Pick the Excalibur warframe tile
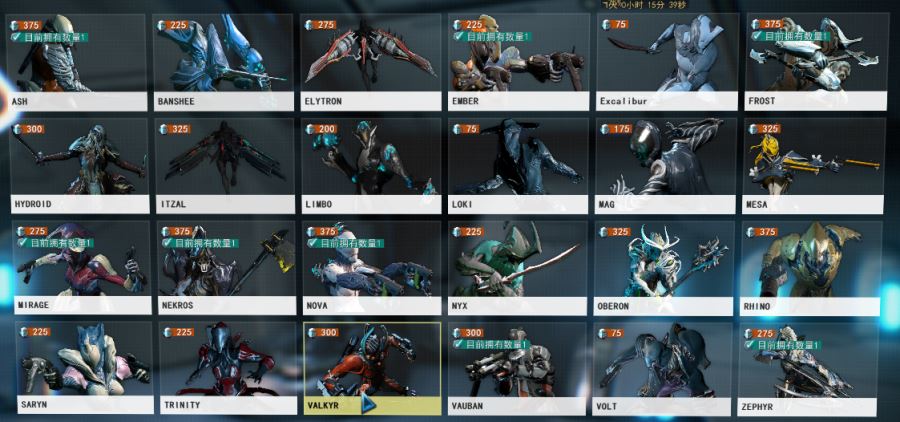The image size is (900, 422). (x=666, y=62)
